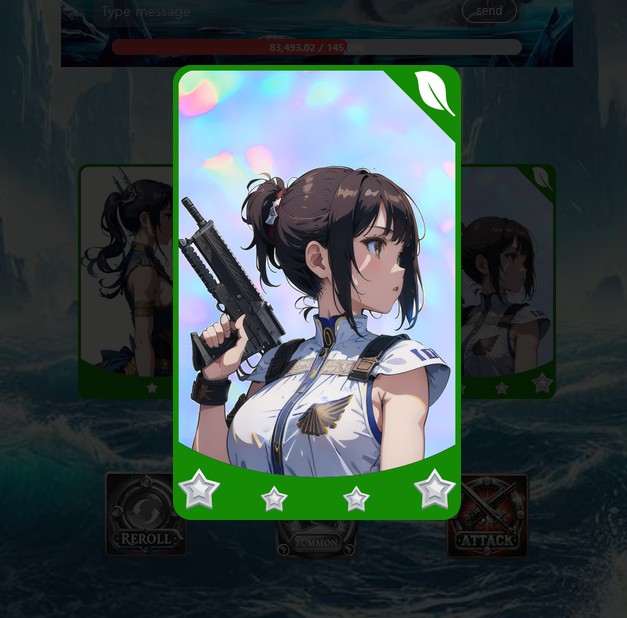Viewport: 627px width, 618px height.
Task: Click the Summon button
Action: 316,540
